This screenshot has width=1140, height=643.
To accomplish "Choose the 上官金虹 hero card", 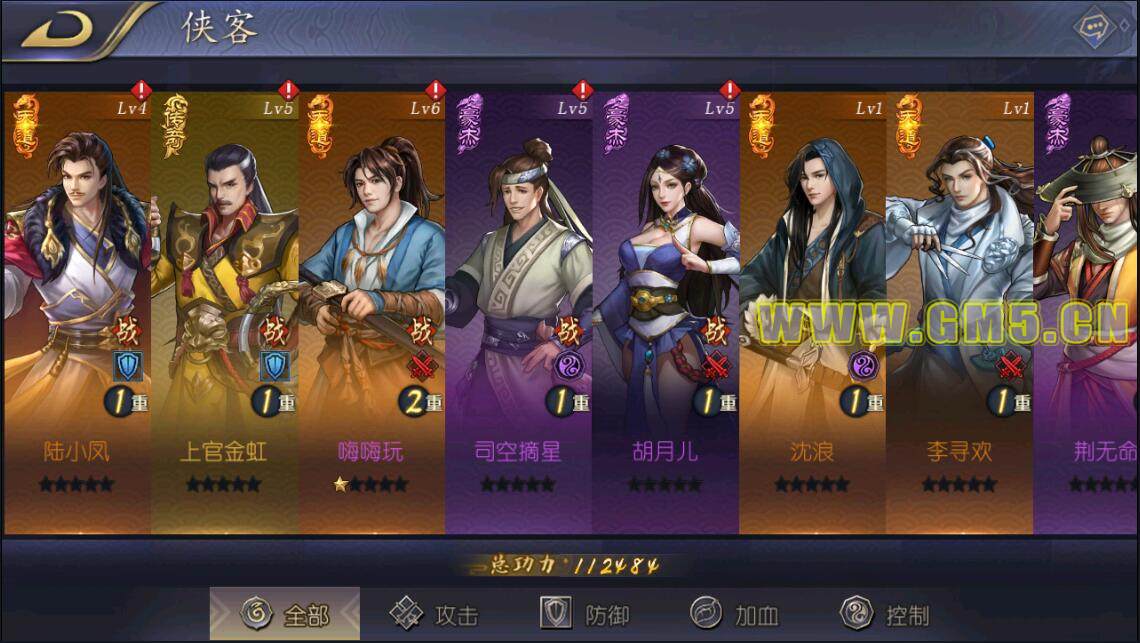I will click(224, 310).
